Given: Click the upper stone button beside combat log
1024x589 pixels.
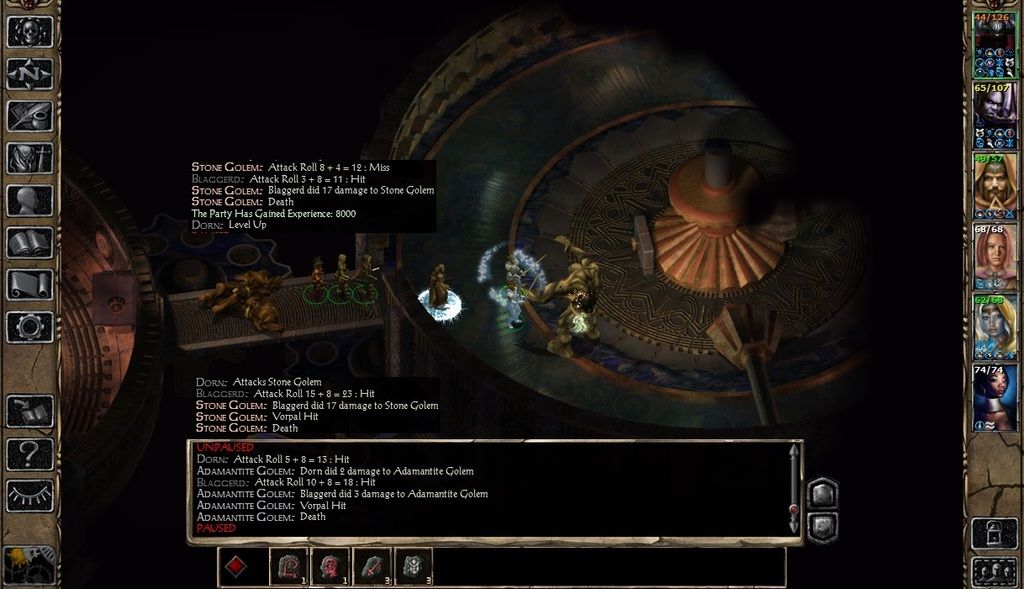Looking at the screenshot, I should tap(822, 493).
